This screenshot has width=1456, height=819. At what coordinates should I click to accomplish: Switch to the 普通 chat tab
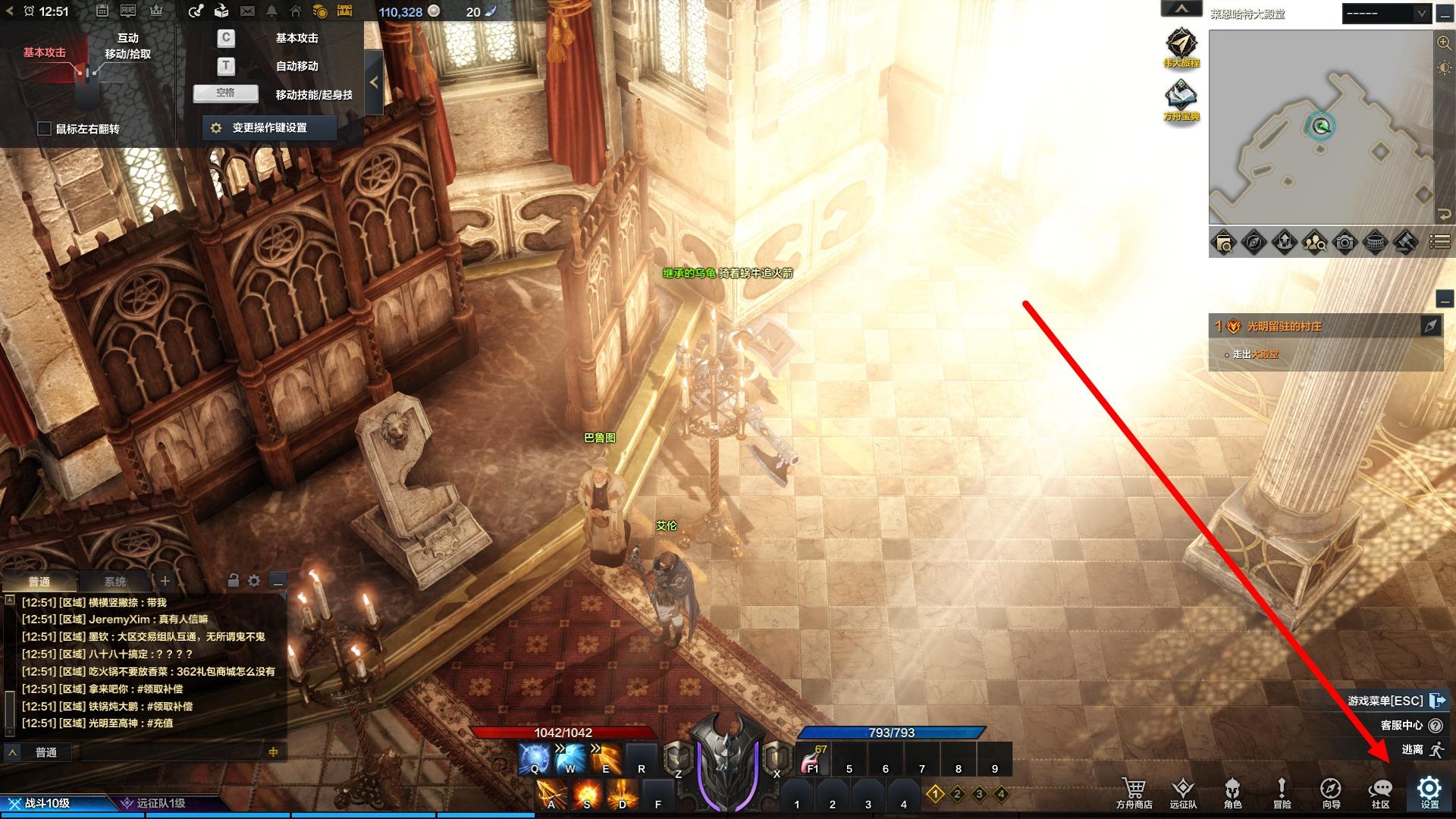tap(39, 582)
